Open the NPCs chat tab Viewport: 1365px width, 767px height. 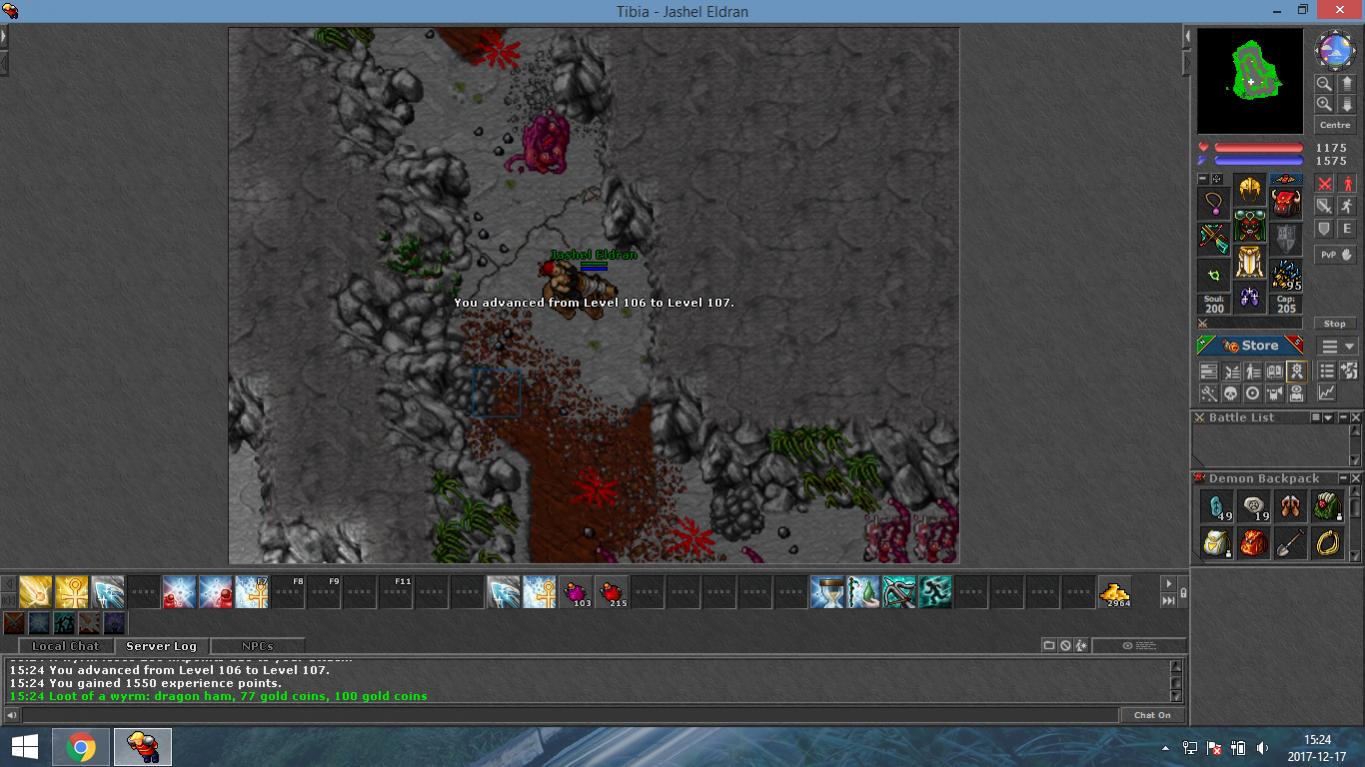[257, 646]
